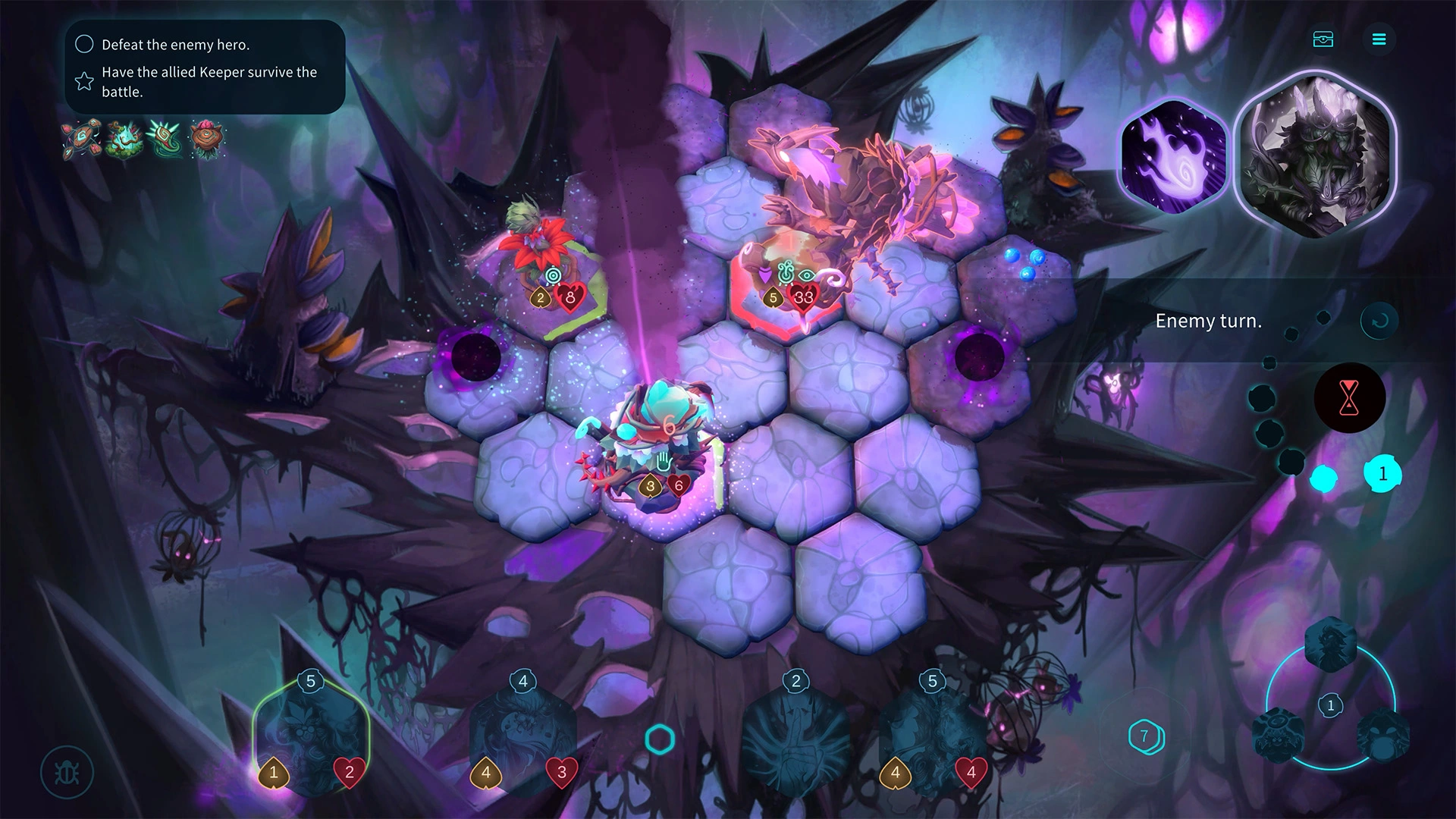
Task: Click the circular arrow button beside Enemy turn
Action: click(x=1379, y=321)
